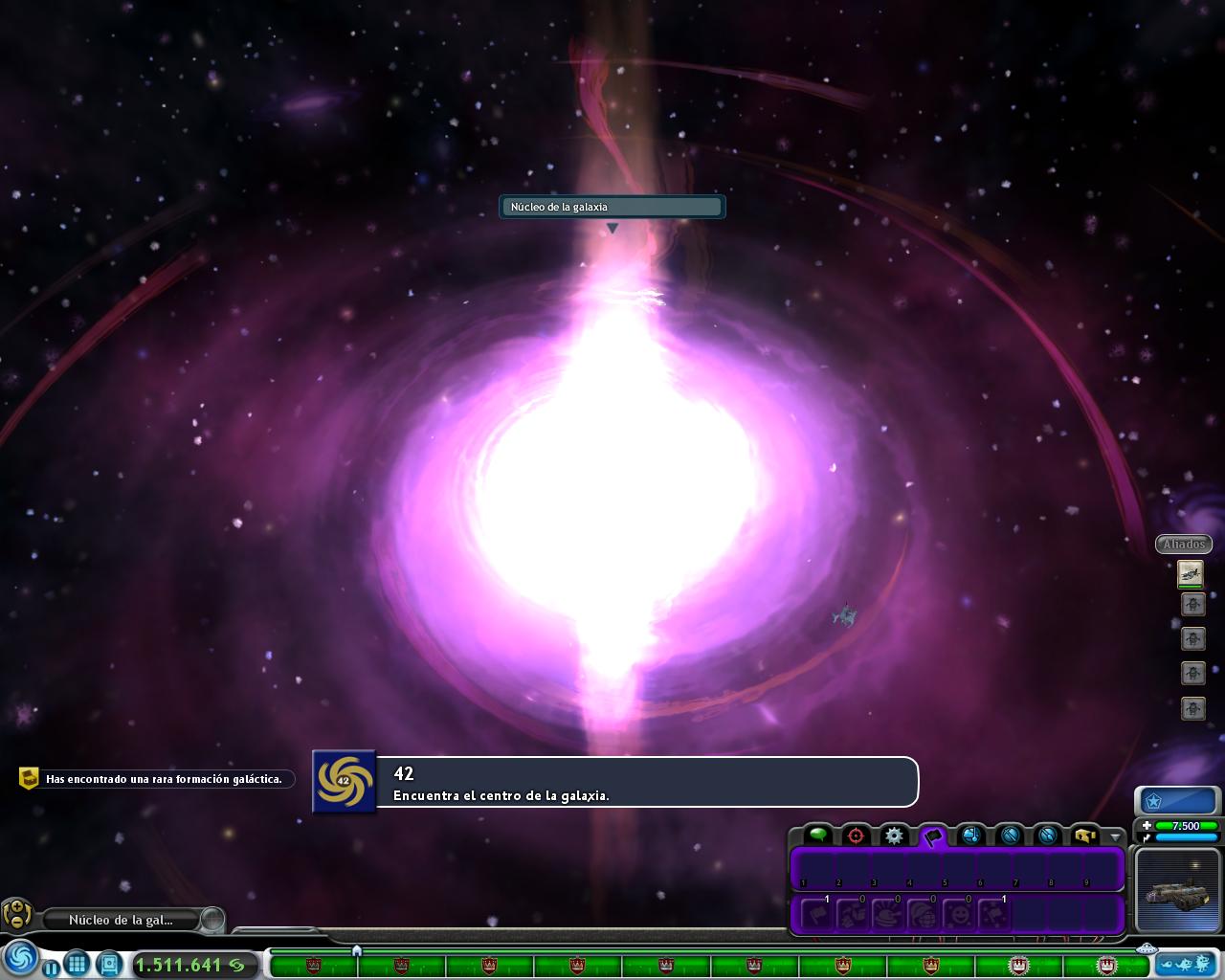Image resolution: width=1225 pixels, height=980 pixels.
Task: Switch to the green speech-bubble communication tab
Action: [818, 835]
